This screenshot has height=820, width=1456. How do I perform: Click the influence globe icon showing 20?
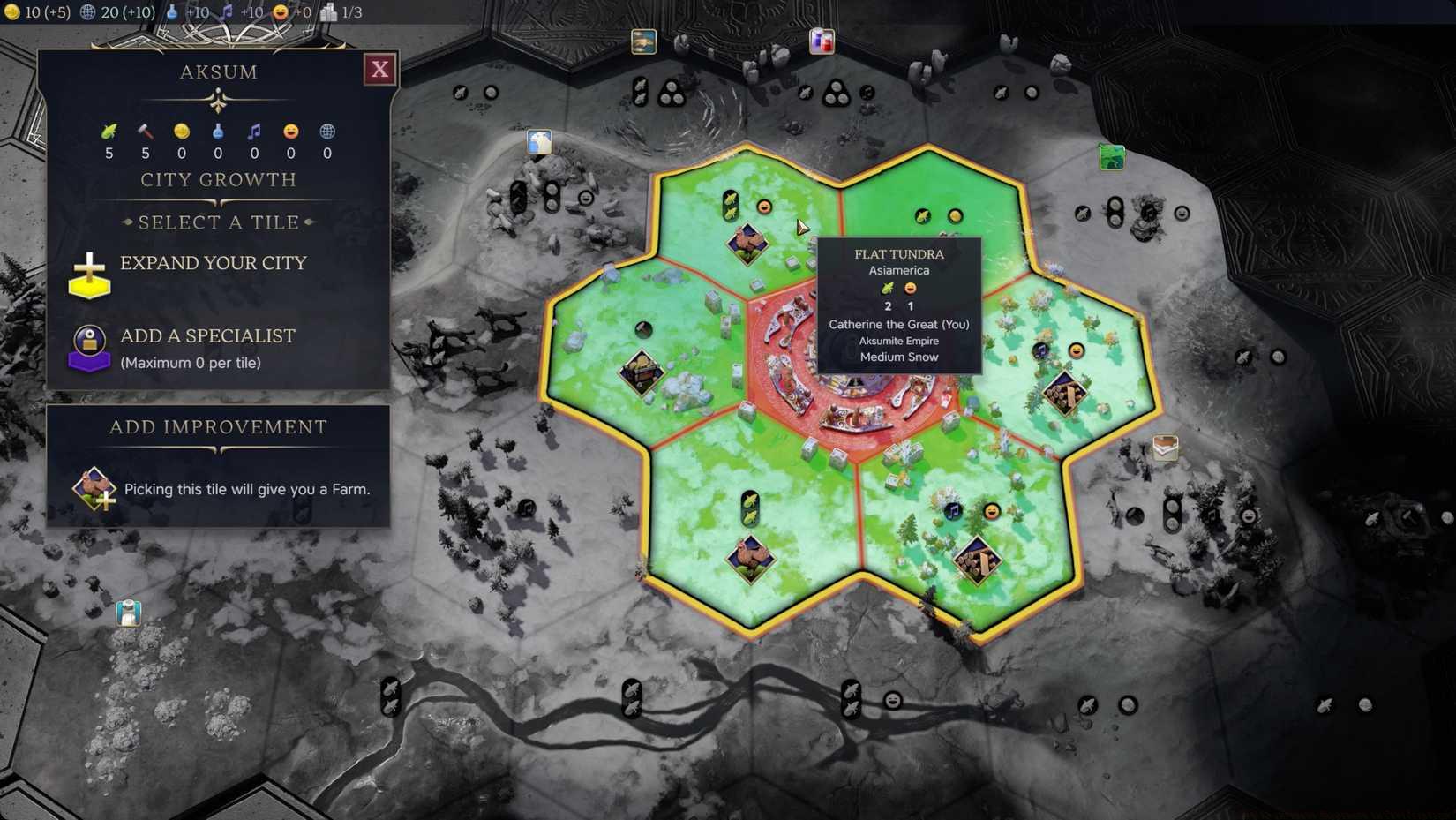pyautogui.click(x=86, y=11)
